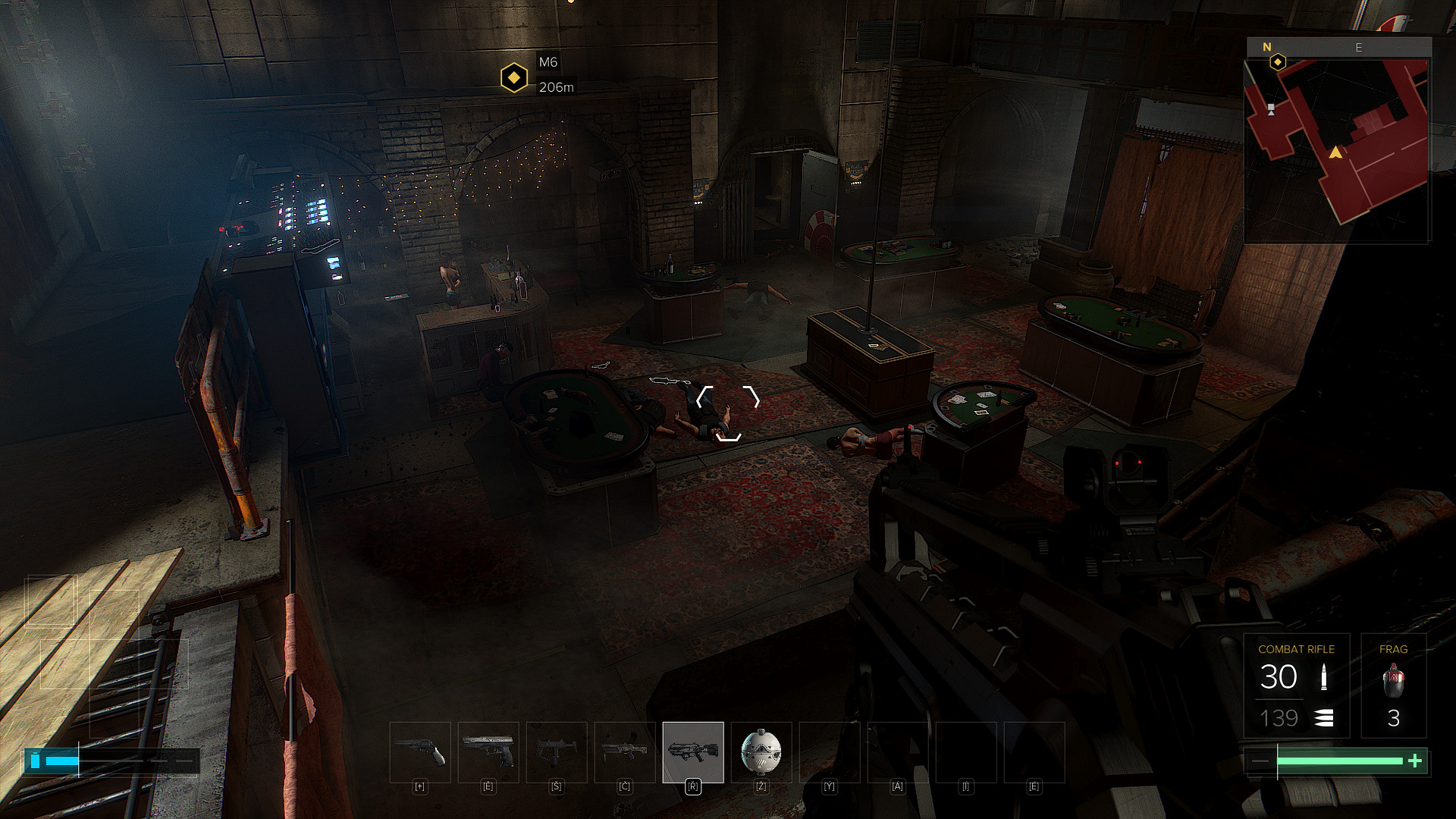Pick the white EMP grenade slot
This screenshot has height=819, width=1456.
point(761,752)
